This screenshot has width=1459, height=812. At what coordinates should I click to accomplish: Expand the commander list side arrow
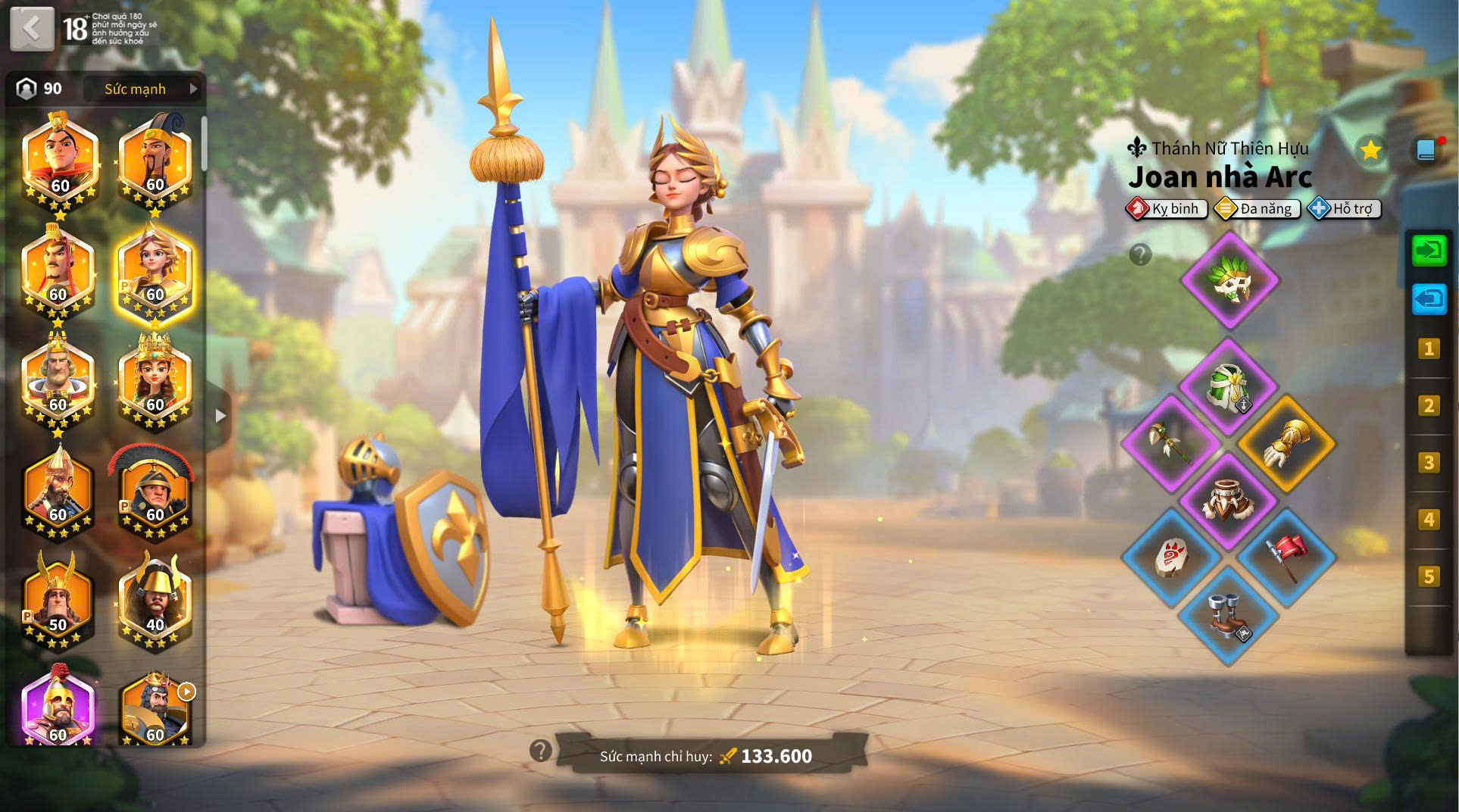click(220, 415)
